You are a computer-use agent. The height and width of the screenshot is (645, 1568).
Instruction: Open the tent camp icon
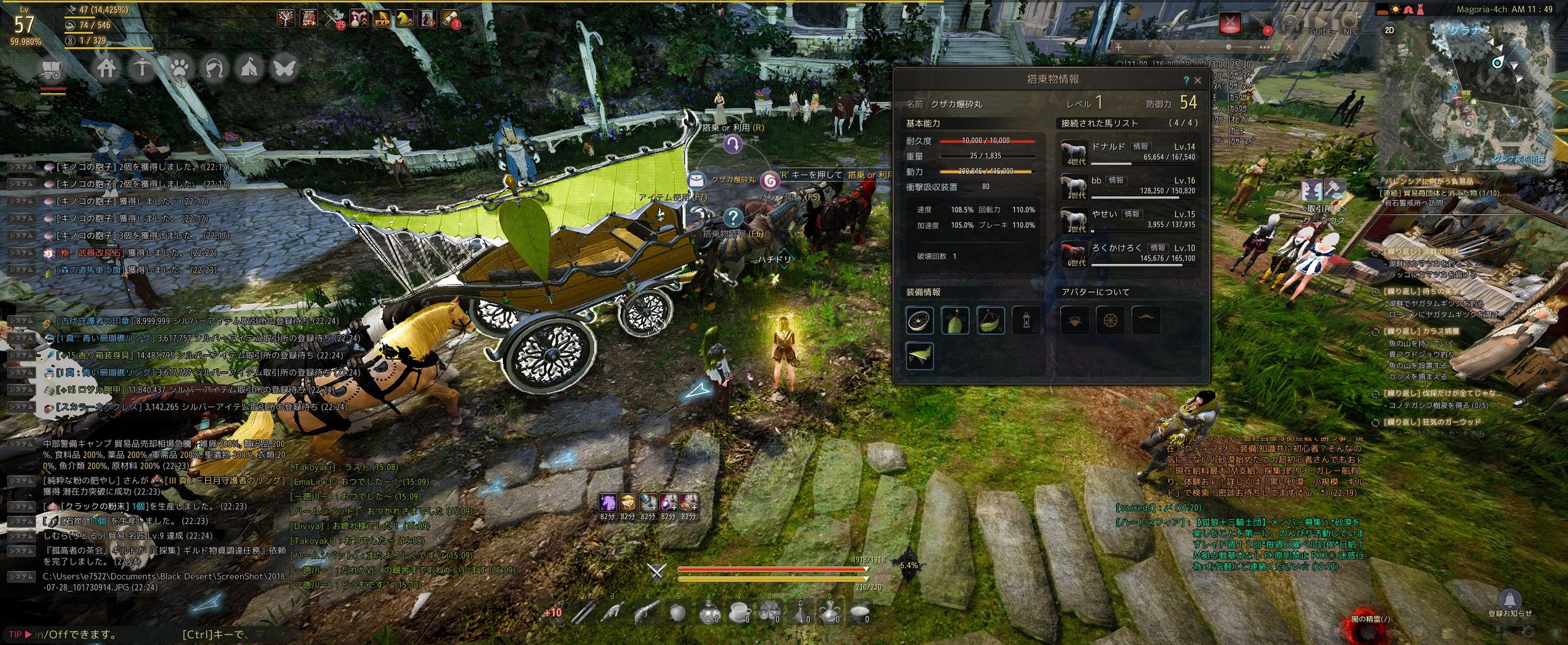click(x=250, y=68)
